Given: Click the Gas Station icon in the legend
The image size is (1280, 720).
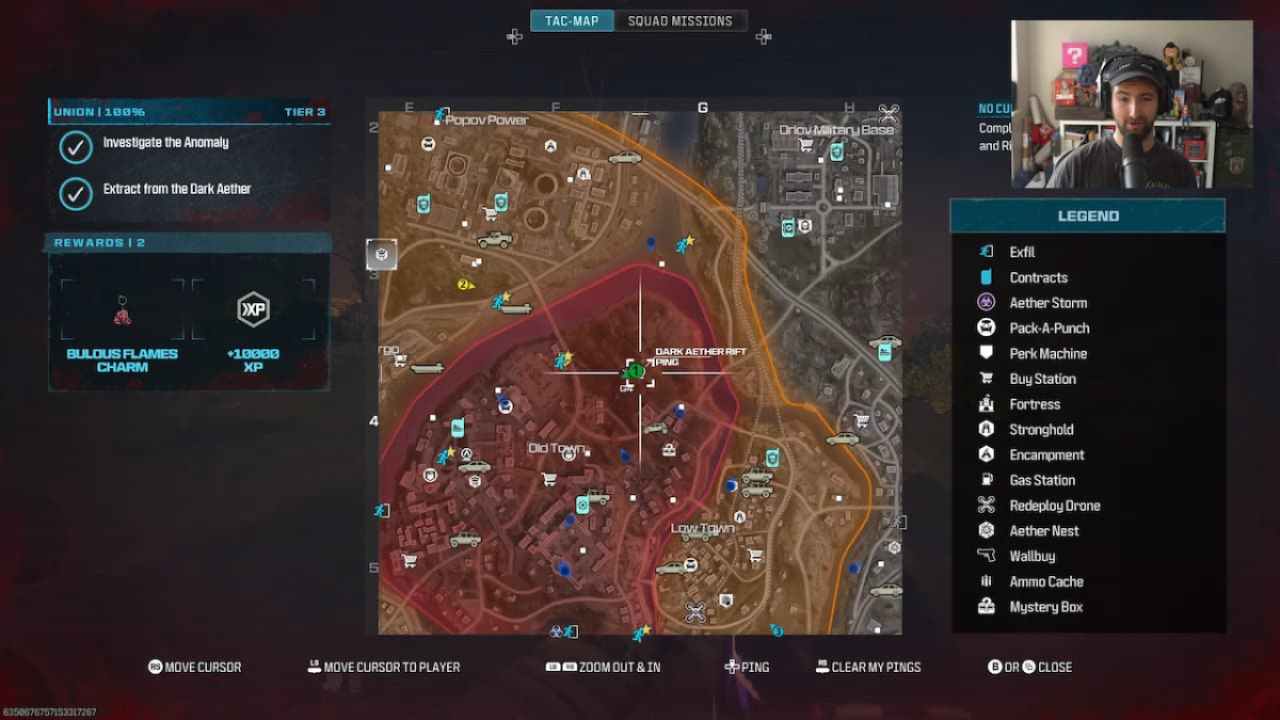Looking at the screenshot, I should tap(985, 480).
